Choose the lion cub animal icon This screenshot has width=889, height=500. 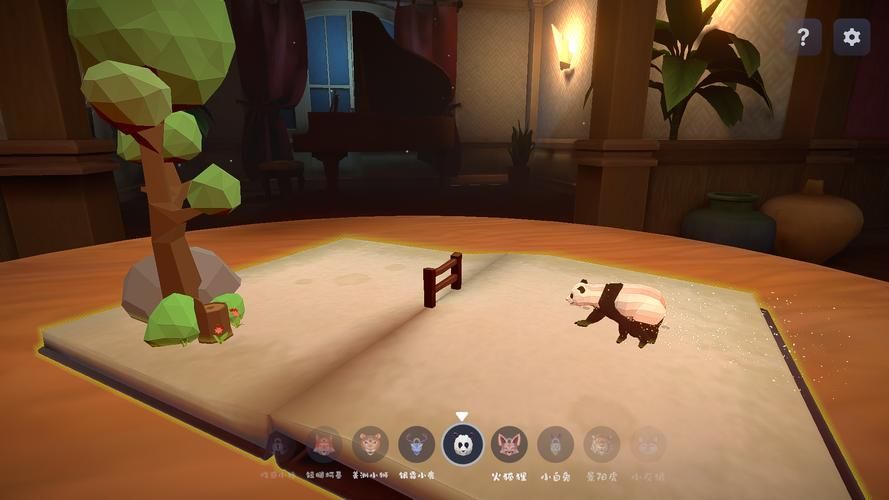(x=370, y=444)
